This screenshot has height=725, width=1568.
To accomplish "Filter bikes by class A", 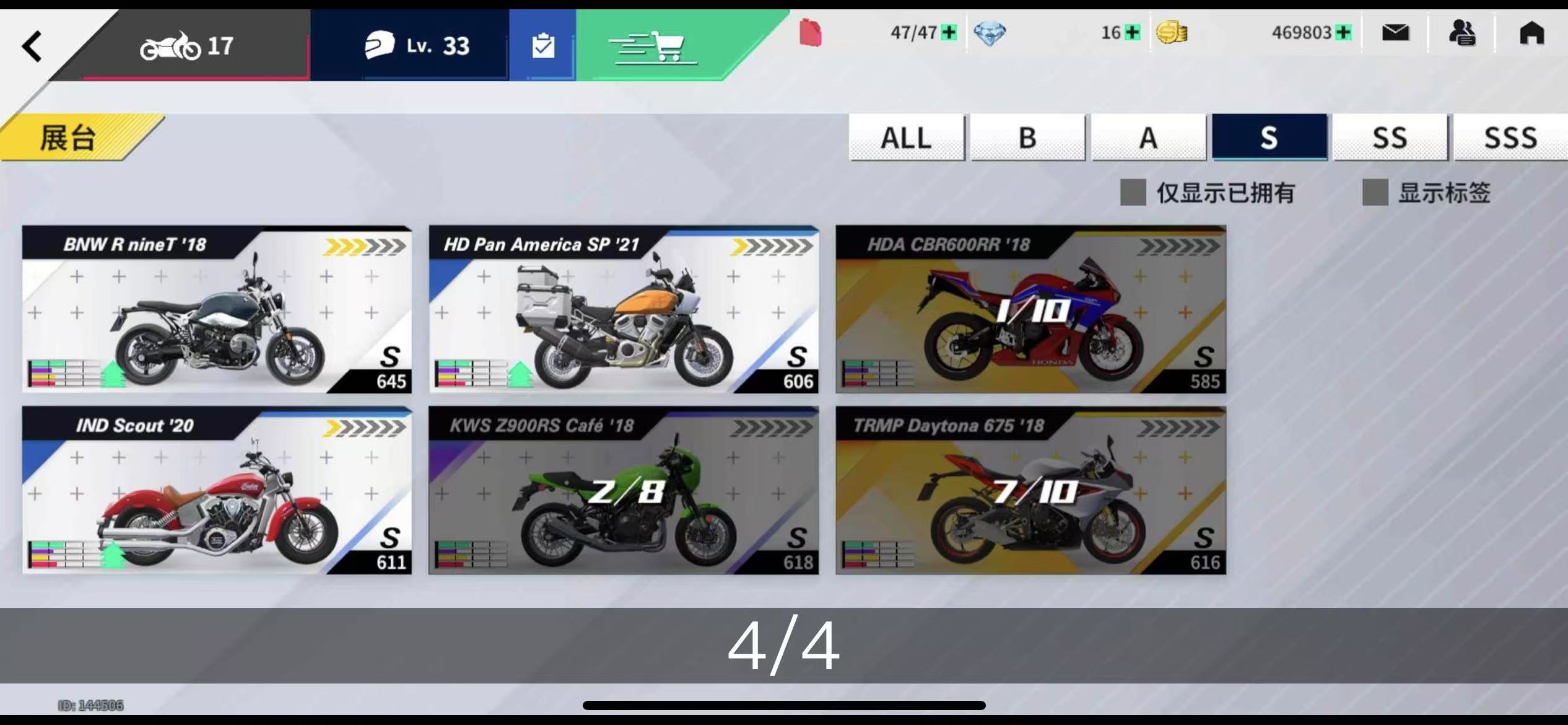I will click(x=1148, y=138).
